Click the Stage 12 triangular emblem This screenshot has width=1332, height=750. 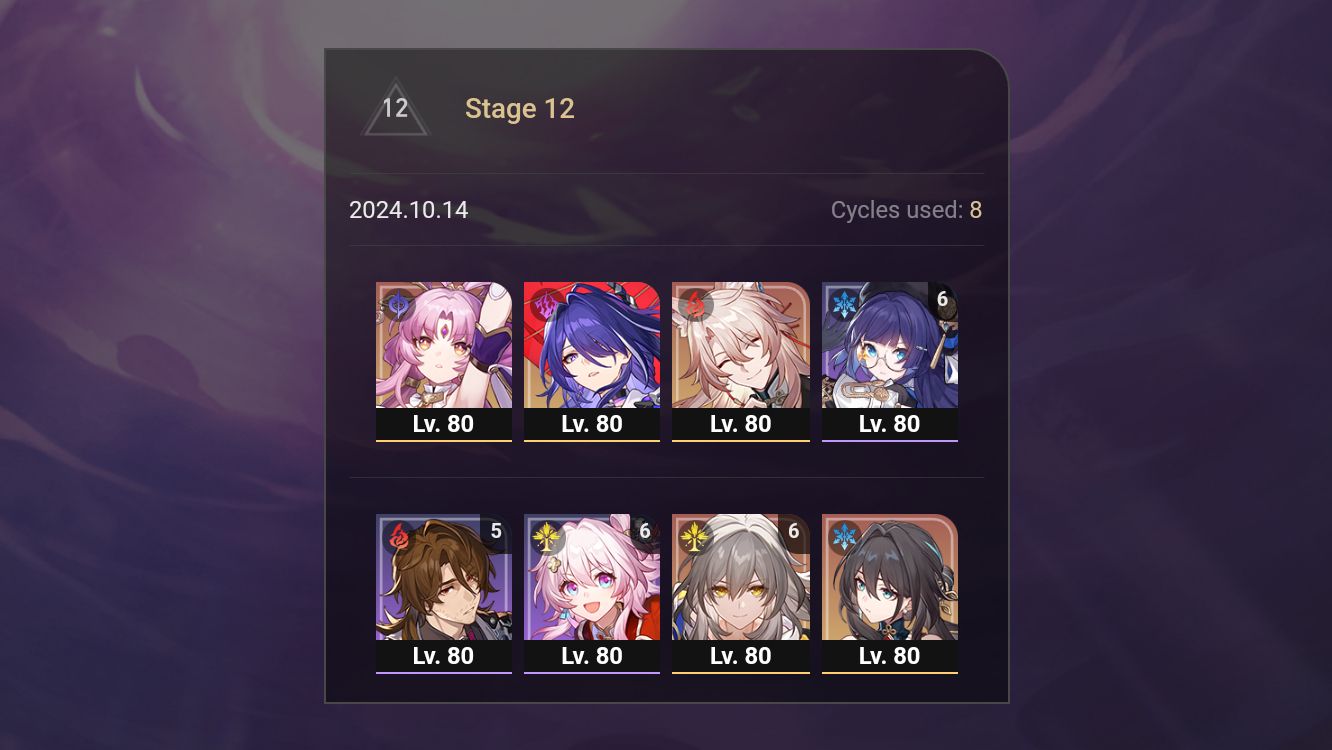click(395, 108)
